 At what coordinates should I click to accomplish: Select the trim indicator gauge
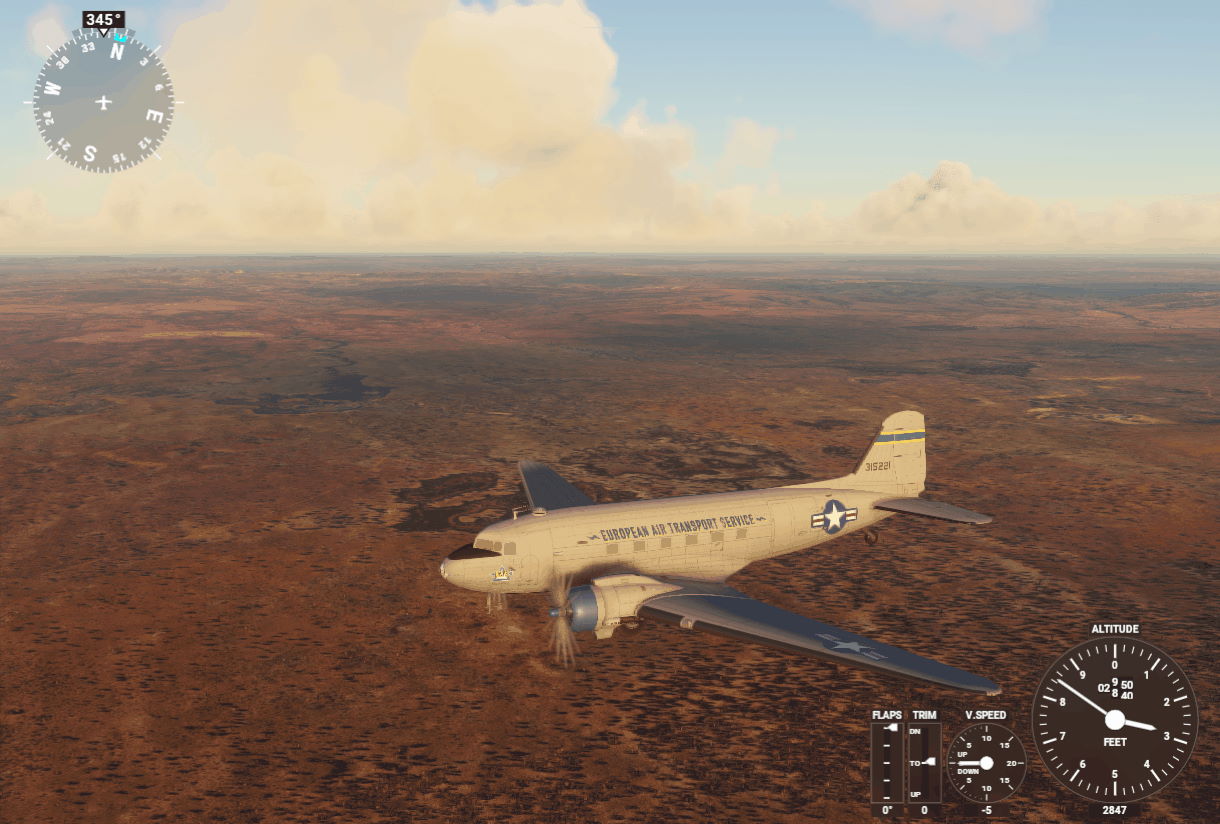tap(923, 762)
